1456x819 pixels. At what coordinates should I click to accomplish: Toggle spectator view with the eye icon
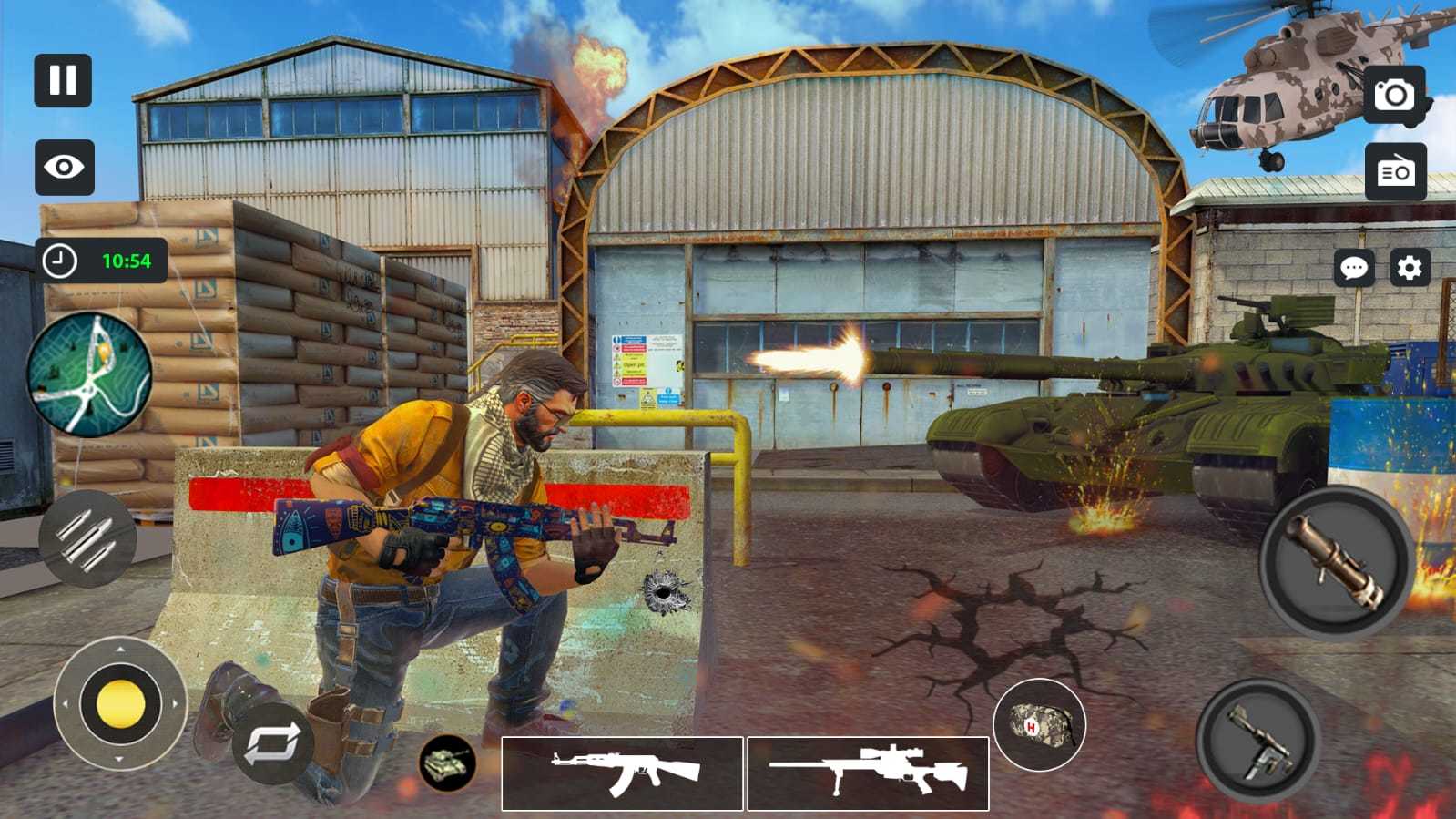pos(62,168)
